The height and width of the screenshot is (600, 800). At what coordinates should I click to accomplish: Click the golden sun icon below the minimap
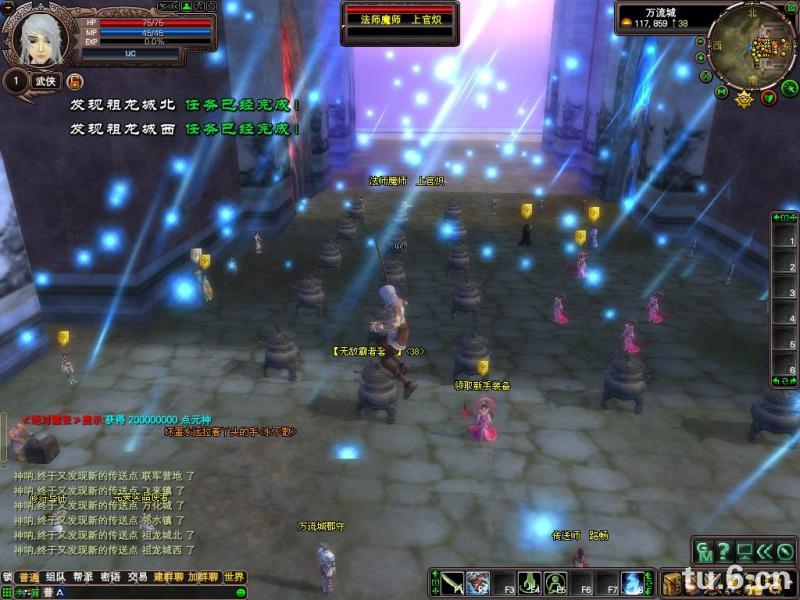[744, 99]
